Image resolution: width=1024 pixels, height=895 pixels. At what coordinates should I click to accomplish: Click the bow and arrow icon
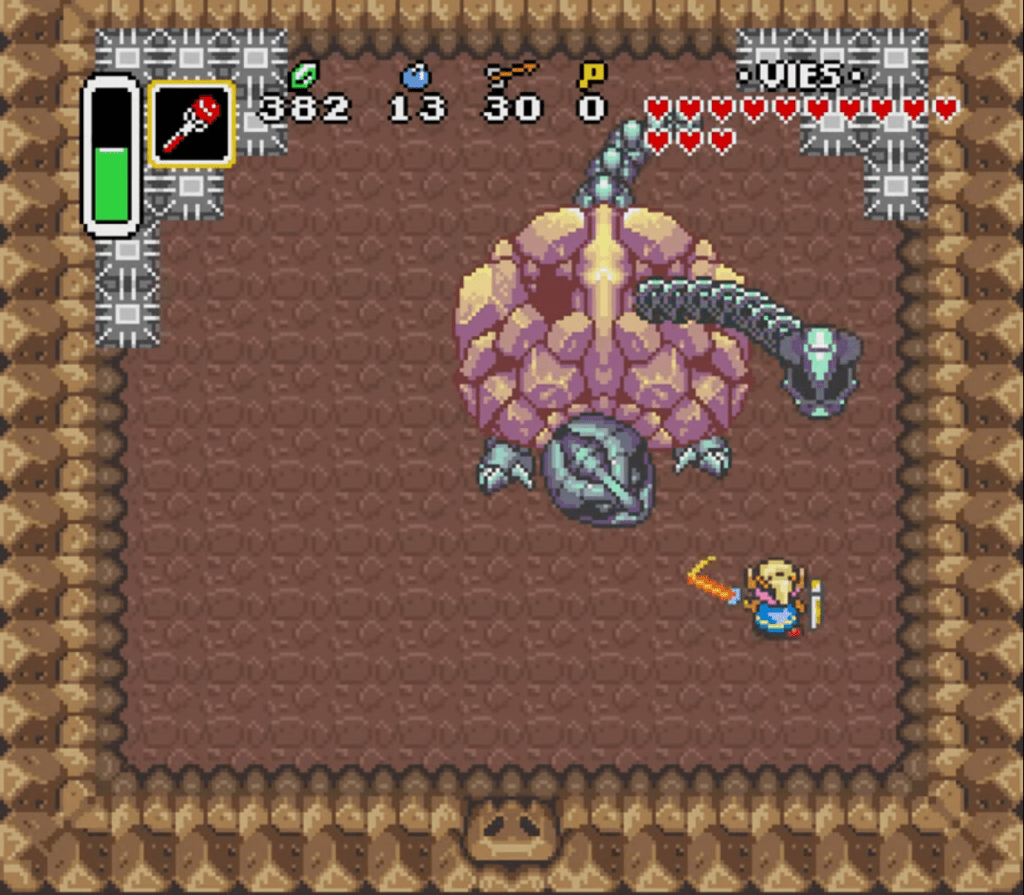click(x=510, y=75)
